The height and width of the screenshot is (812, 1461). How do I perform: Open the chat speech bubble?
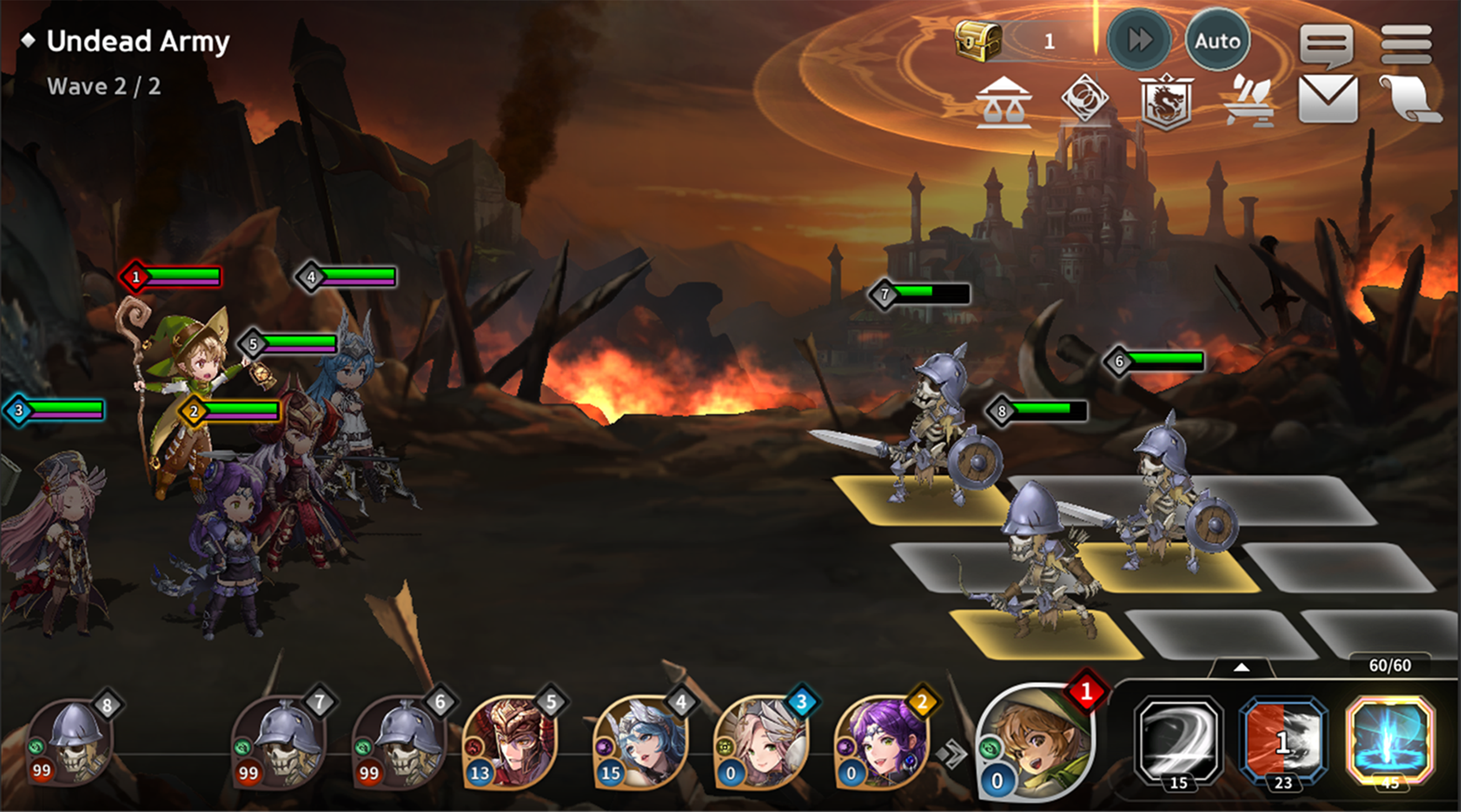tap(1326, 44)
